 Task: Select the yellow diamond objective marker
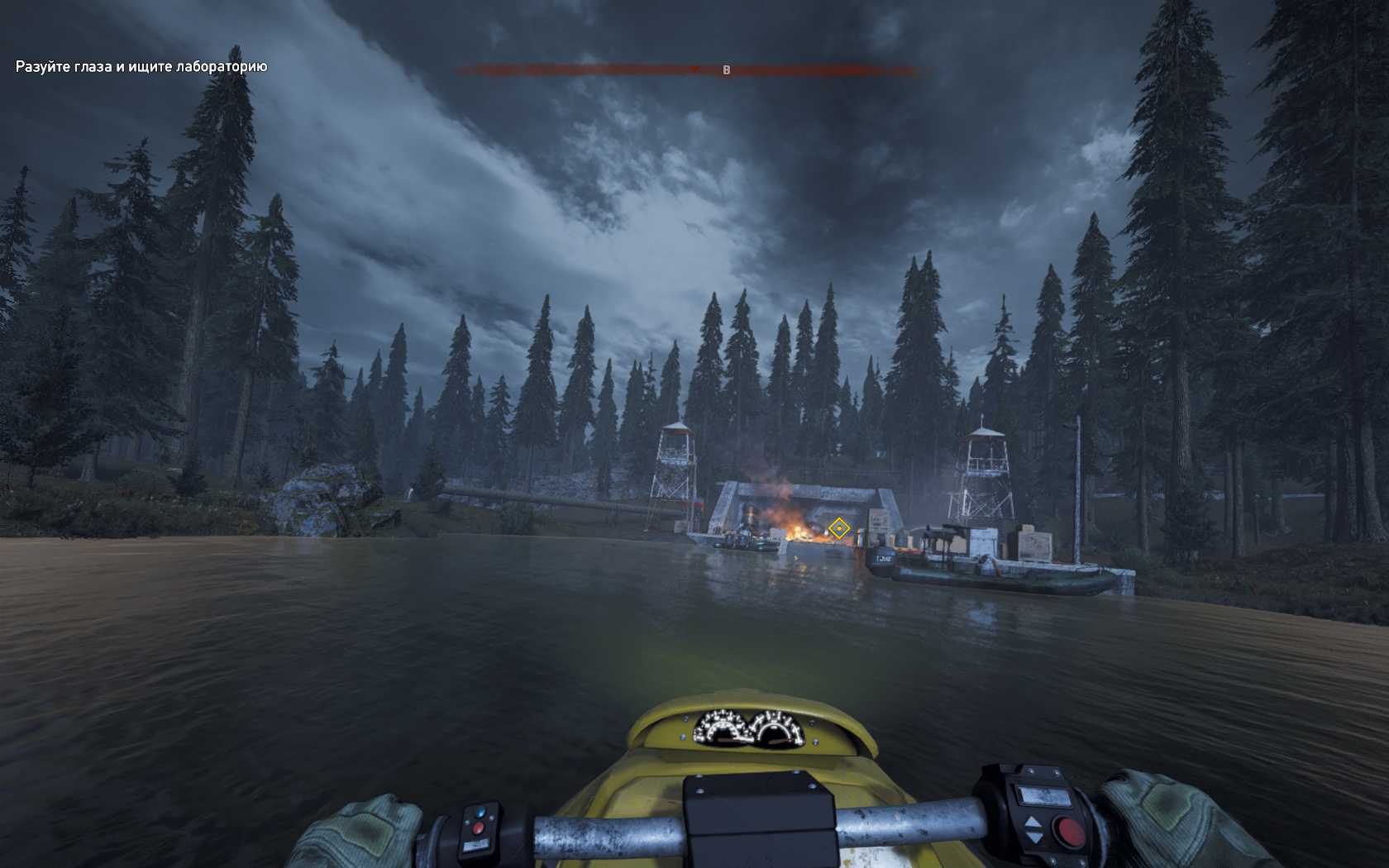pos(838,527)
